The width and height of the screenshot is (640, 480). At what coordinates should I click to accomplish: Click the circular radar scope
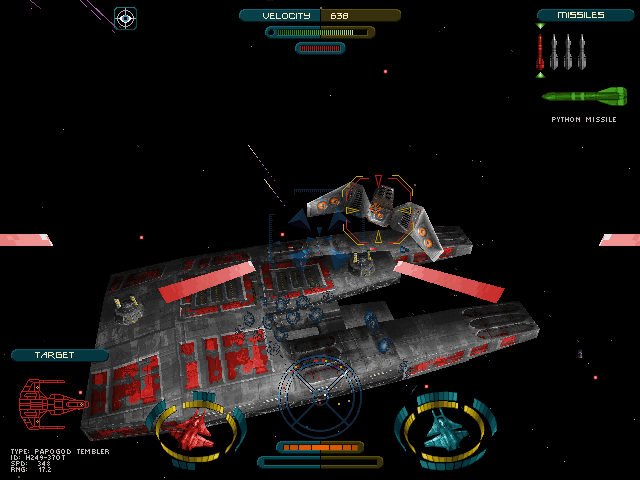(319, 398)
